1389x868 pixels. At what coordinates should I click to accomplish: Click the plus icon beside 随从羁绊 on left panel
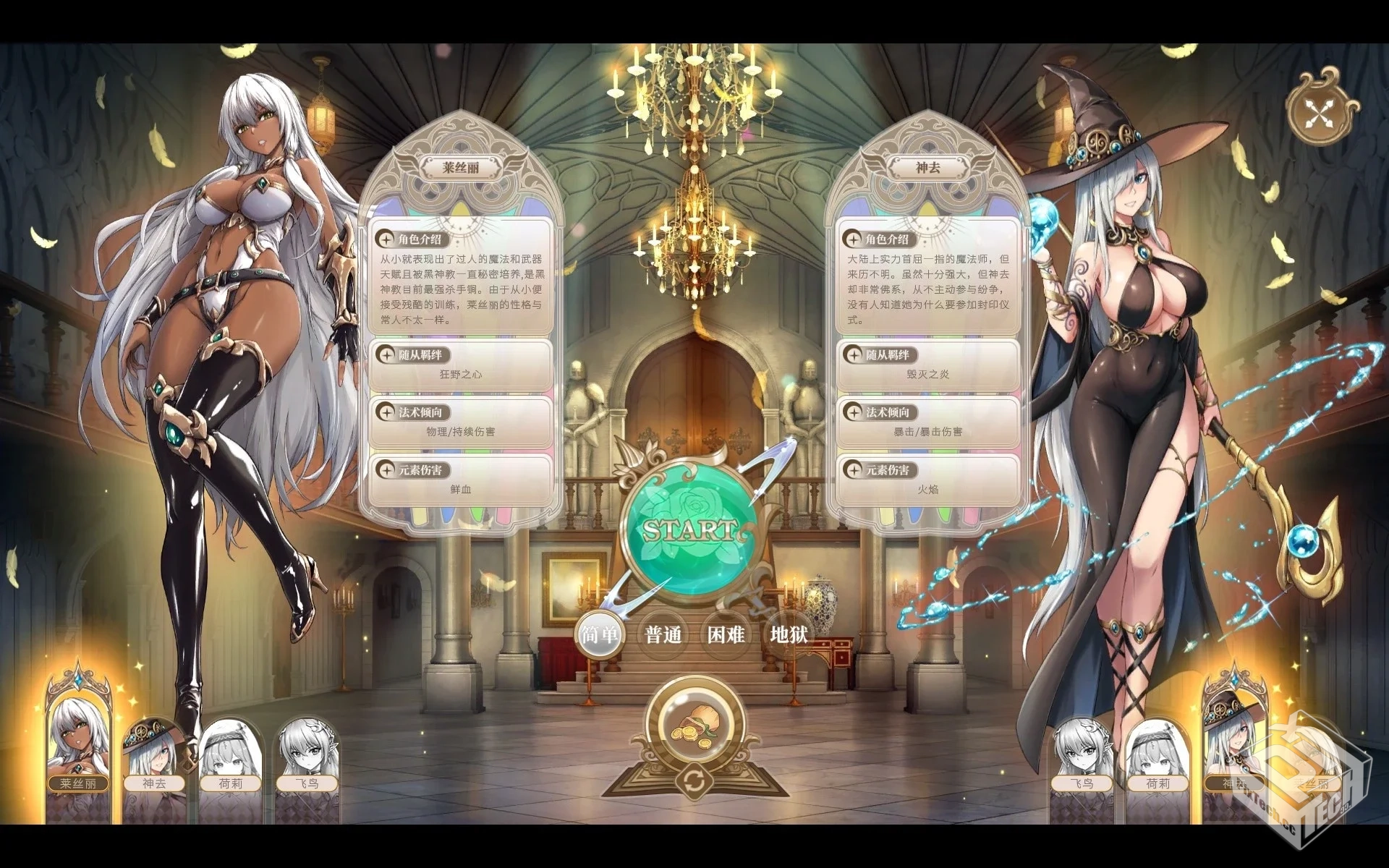coord(384,356)
